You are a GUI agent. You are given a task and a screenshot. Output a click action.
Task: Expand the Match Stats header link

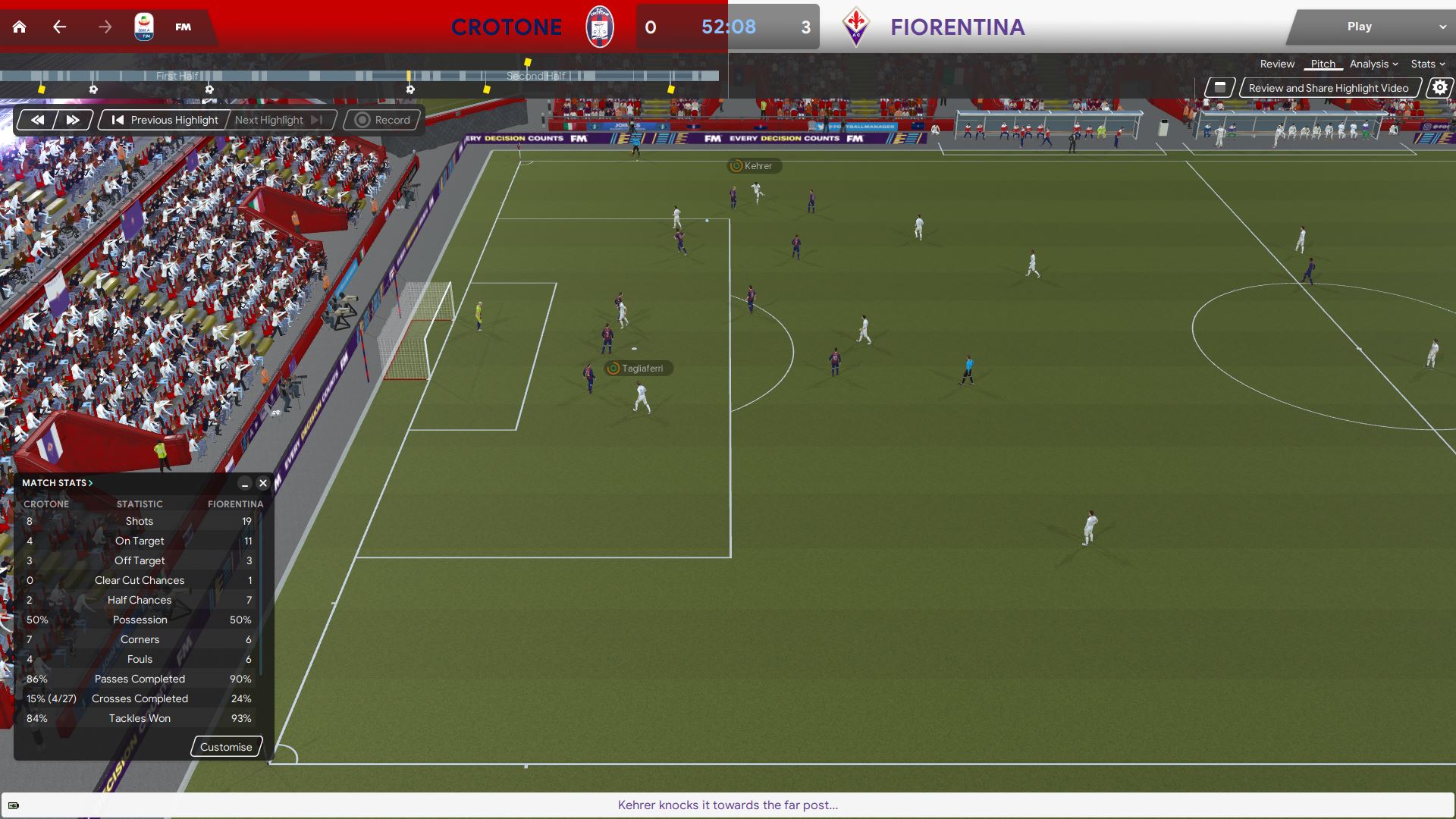click(x=57, y=483)
